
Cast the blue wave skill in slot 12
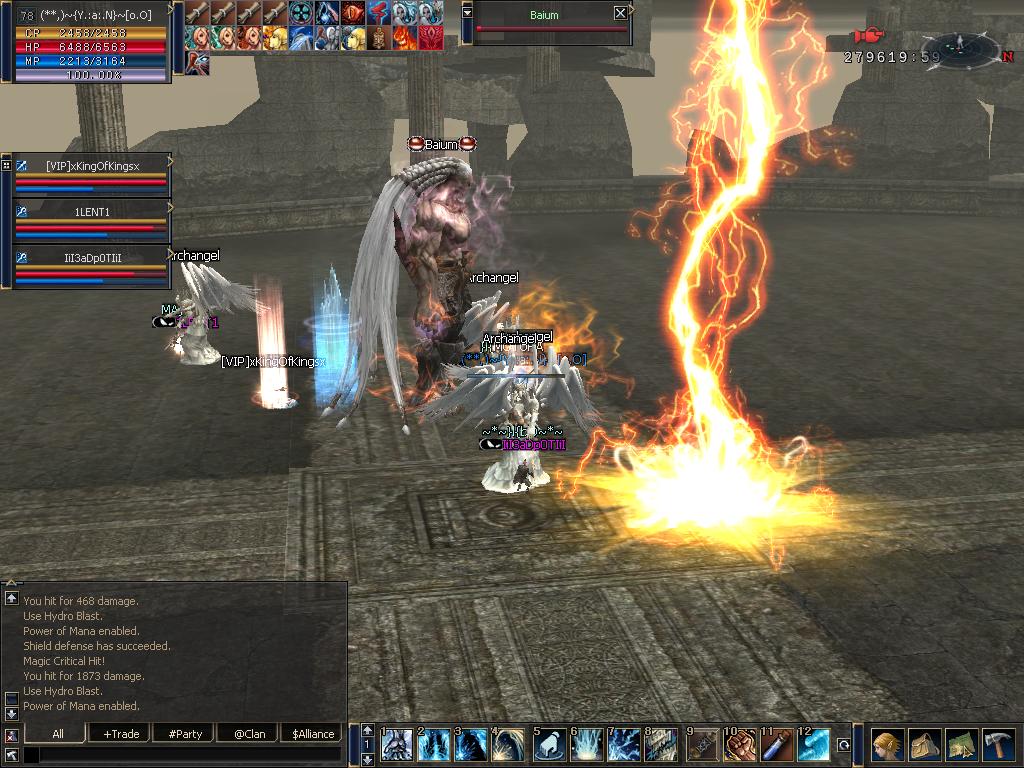pyautogui.click(x=814, y=745)
